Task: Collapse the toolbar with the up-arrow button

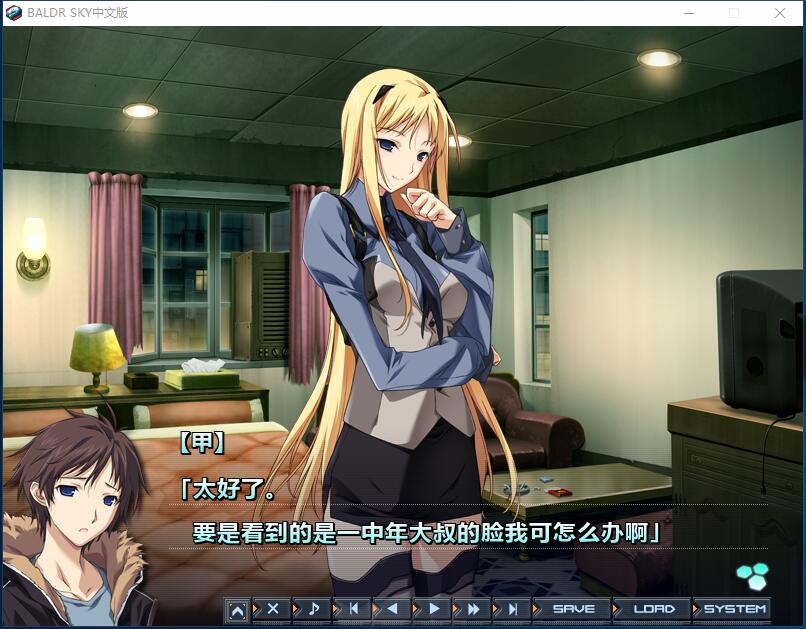Action: (237, 609)
